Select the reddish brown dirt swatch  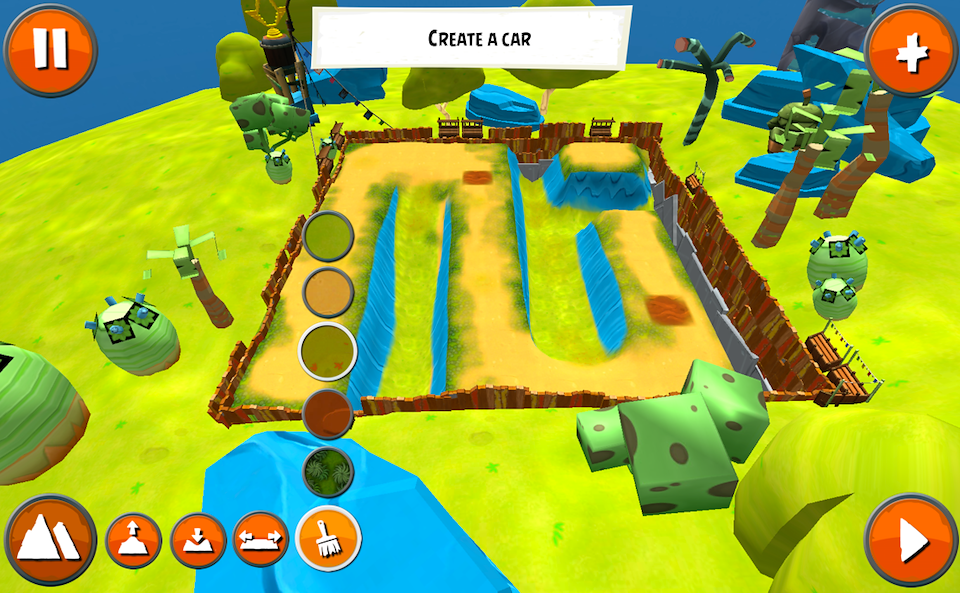tap(328, 412)
